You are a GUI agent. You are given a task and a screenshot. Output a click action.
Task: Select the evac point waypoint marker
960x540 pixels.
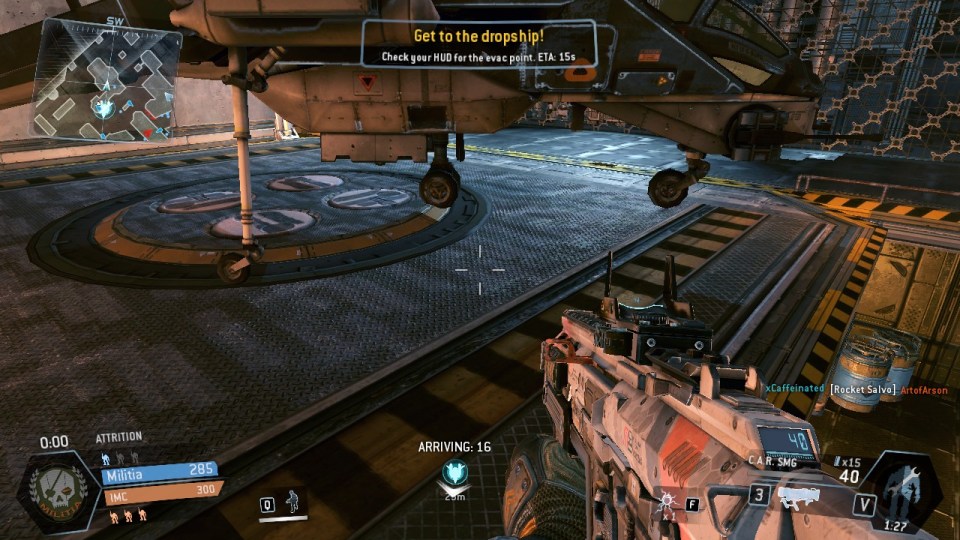[455, 473]
